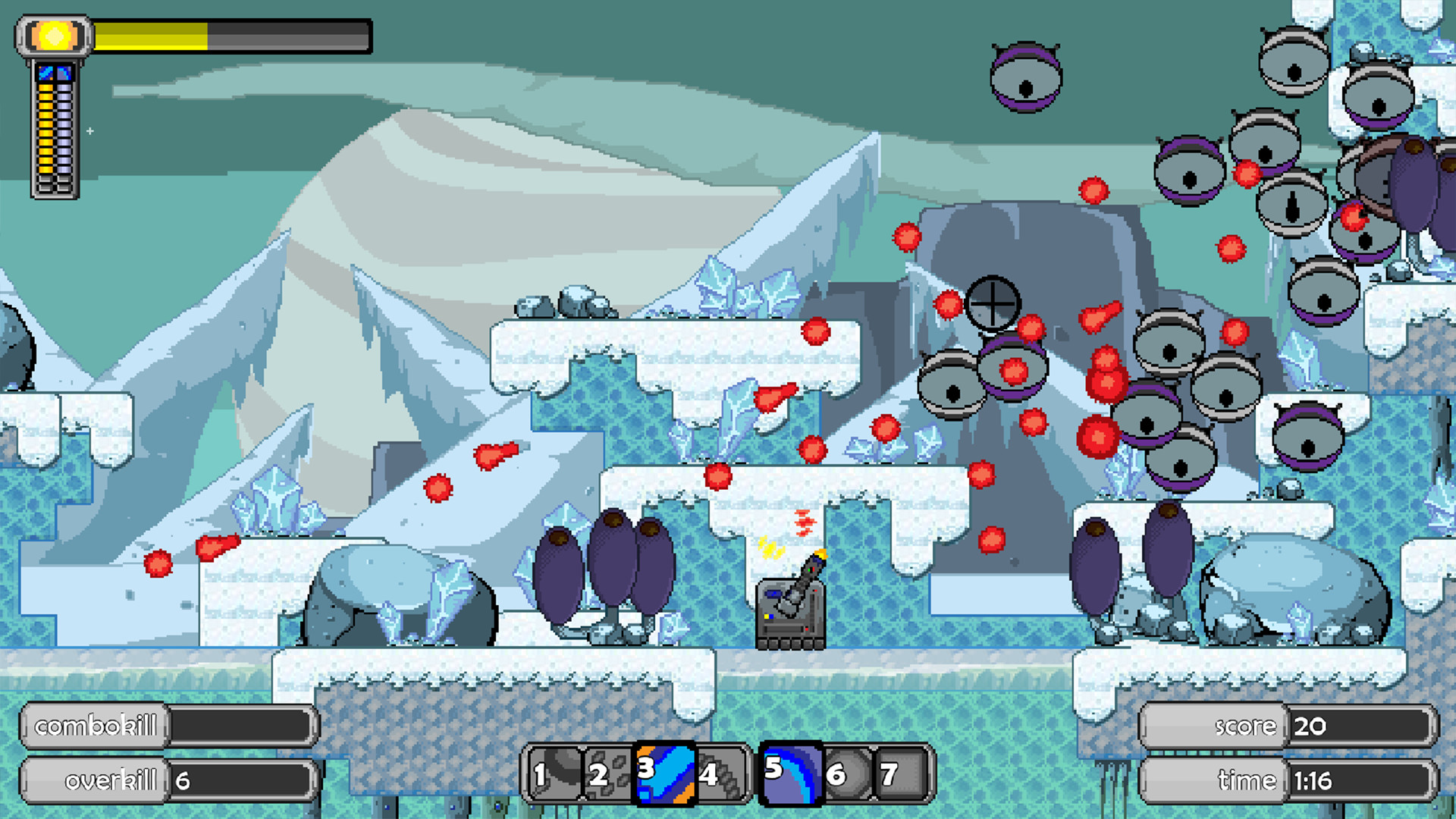Click the crosshair targeting reticle
1456x819 pixels.
tap(993, 303)
